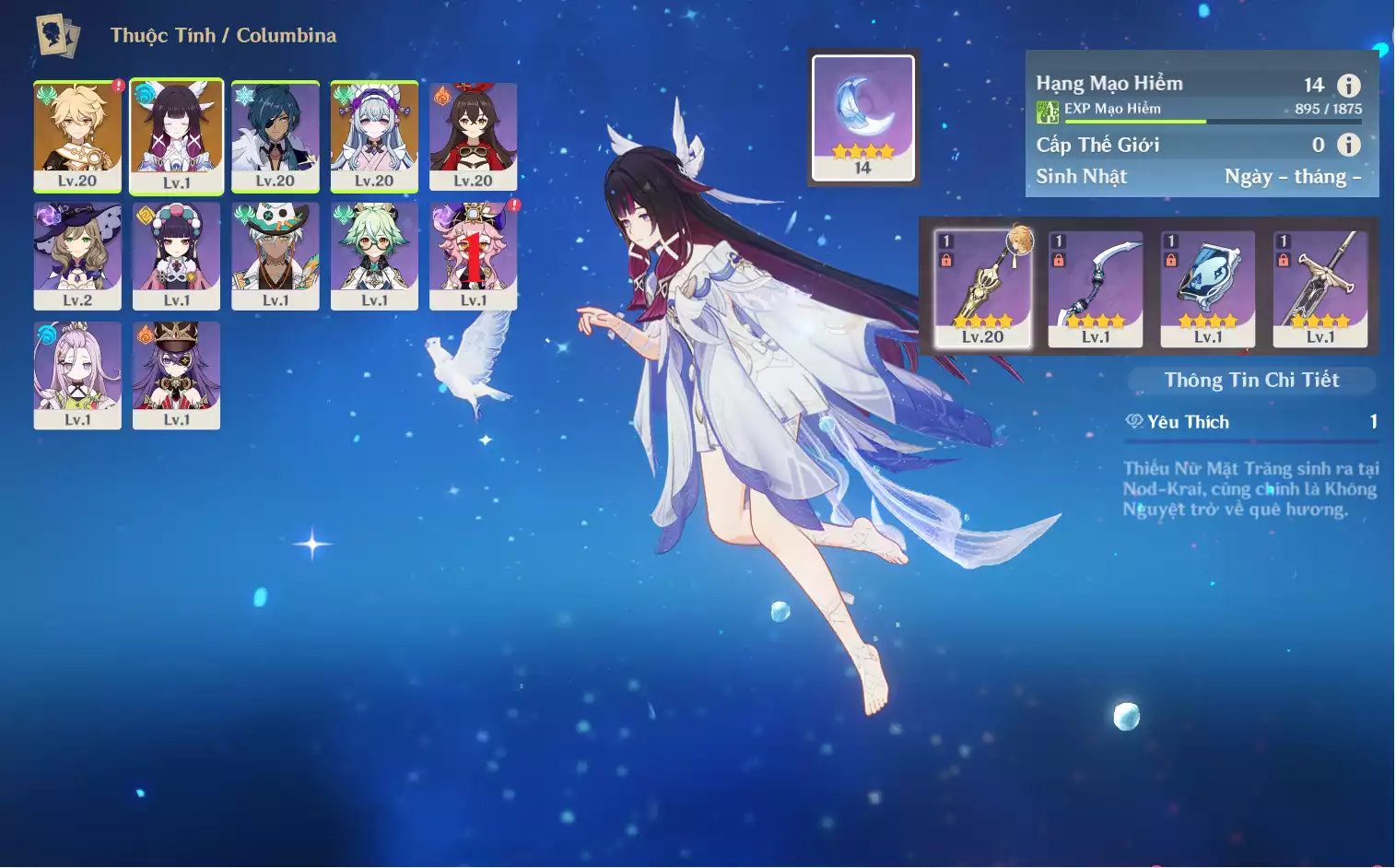
Task: Select Amber's portrait with red bow
Action: (473, 135)
